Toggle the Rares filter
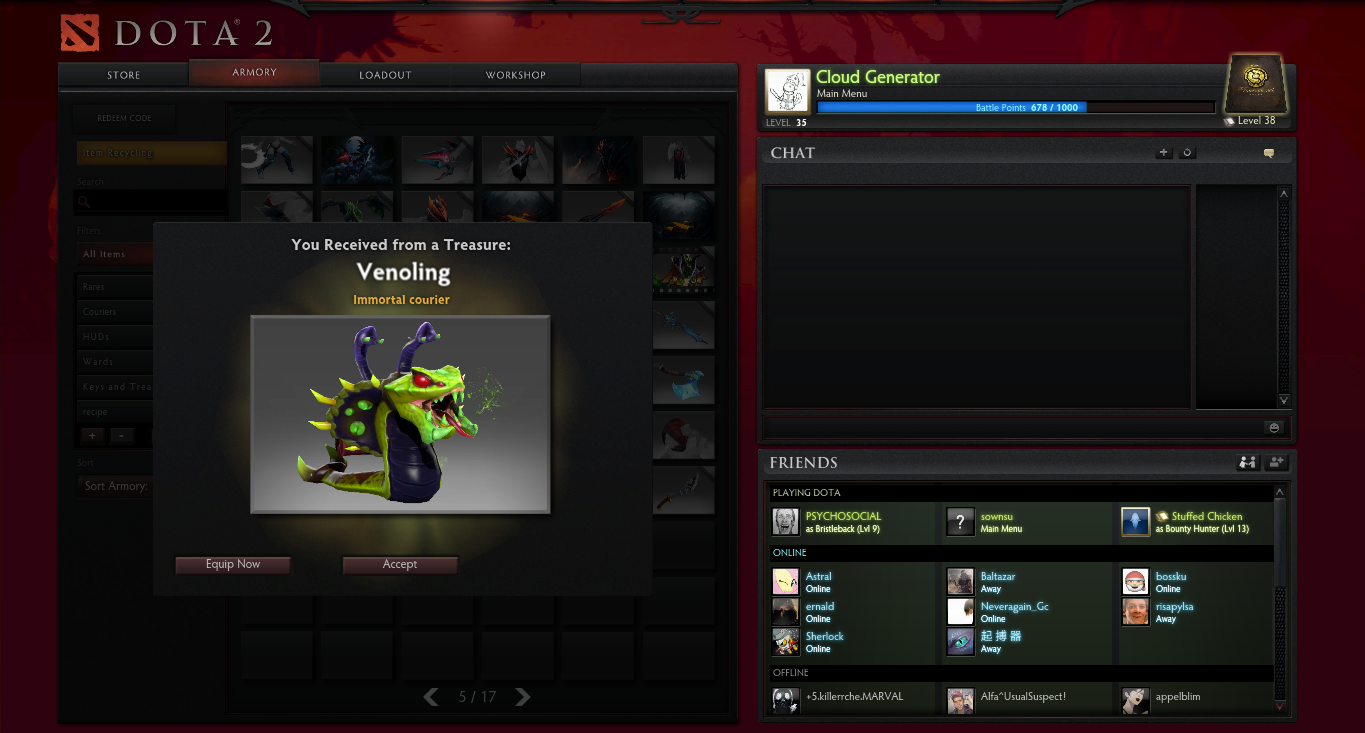Viewport: 1365px width, 733px height. tap(113, 286)
